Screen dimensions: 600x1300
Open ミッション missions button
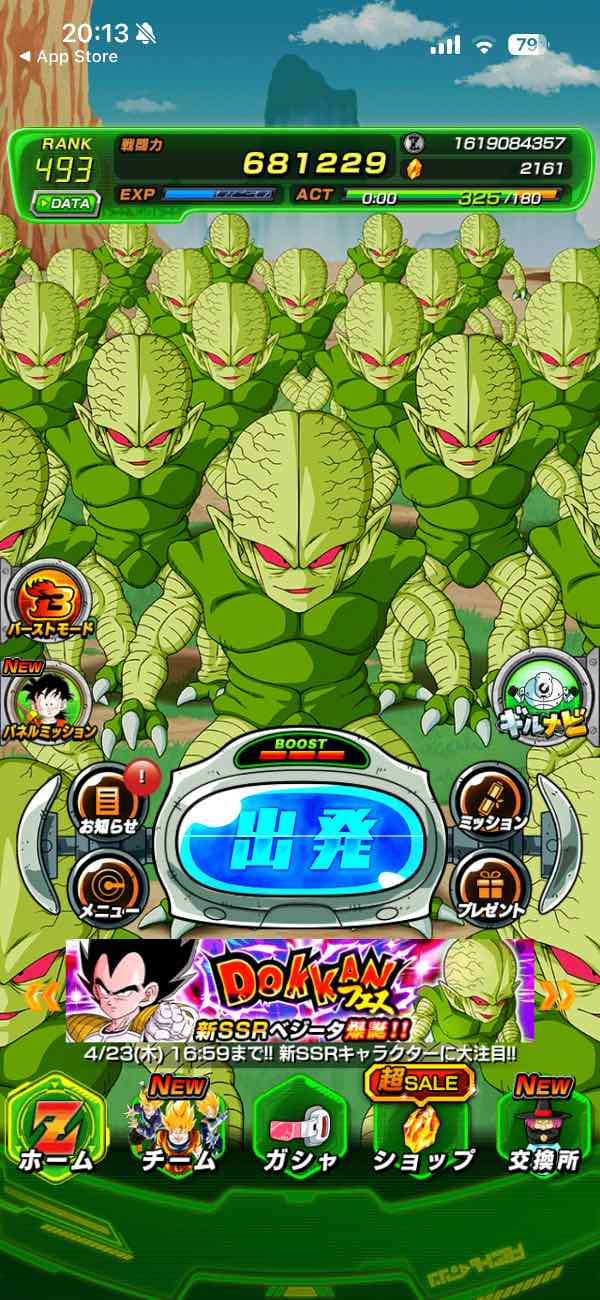pos(490,798)
